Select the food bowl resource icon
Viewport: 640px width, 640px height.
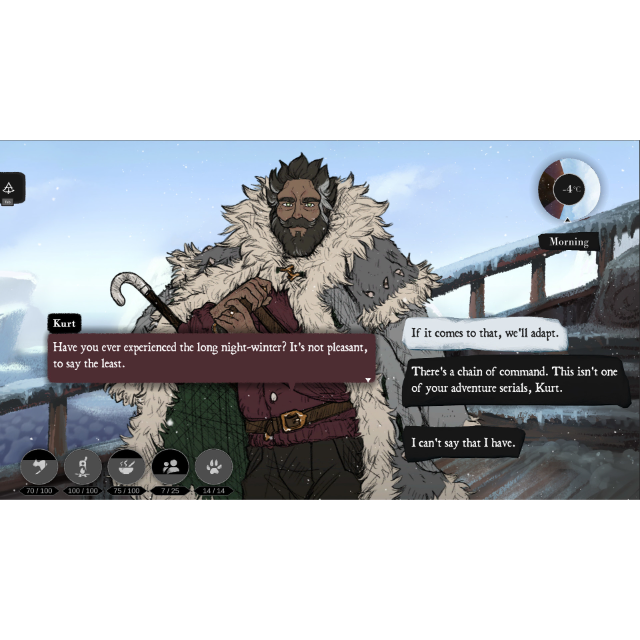pos(126,466)
